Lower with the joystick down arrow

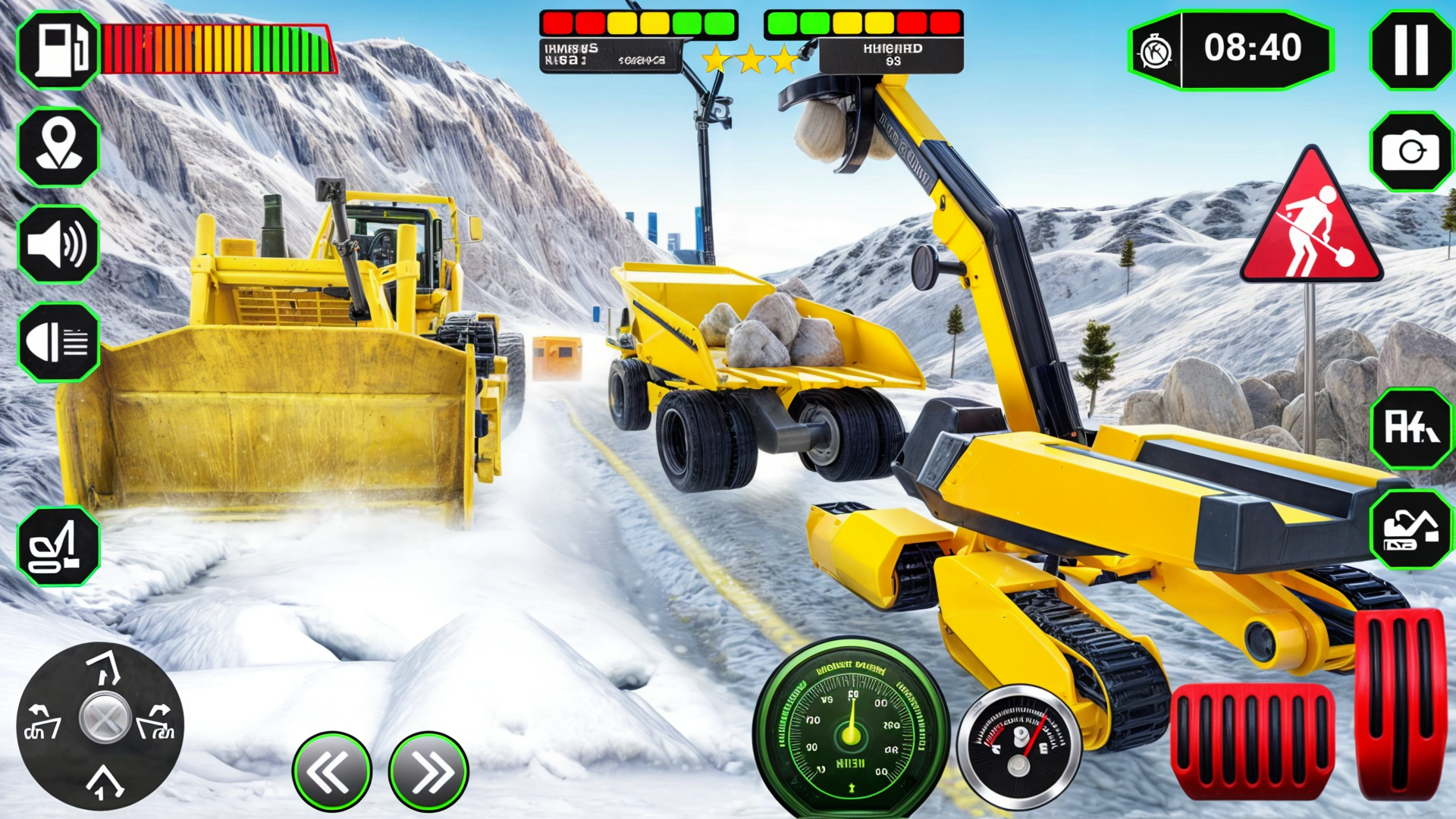click(103, 781)
